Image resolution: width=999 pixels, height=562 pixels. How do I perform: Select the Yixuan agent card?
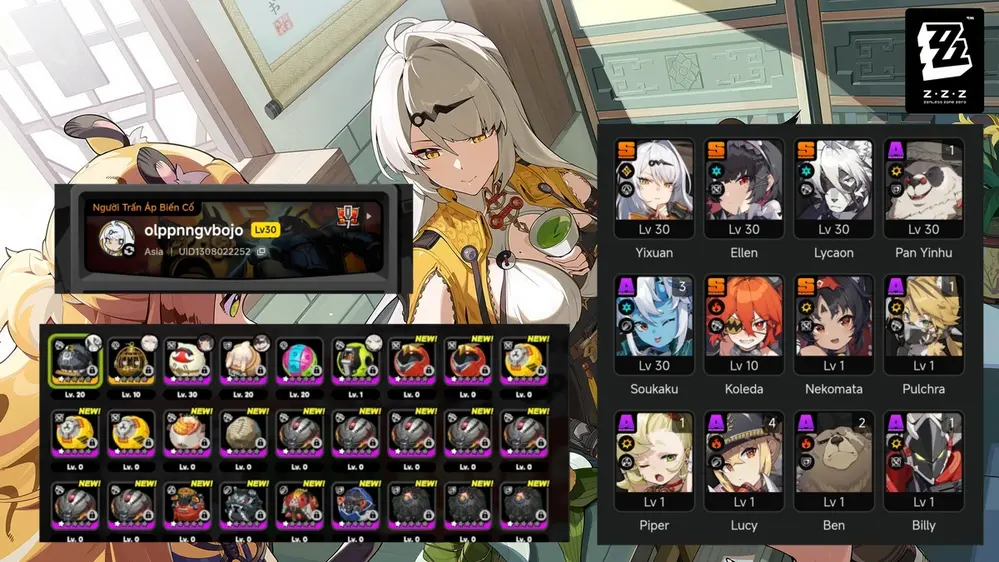(655, 190)
